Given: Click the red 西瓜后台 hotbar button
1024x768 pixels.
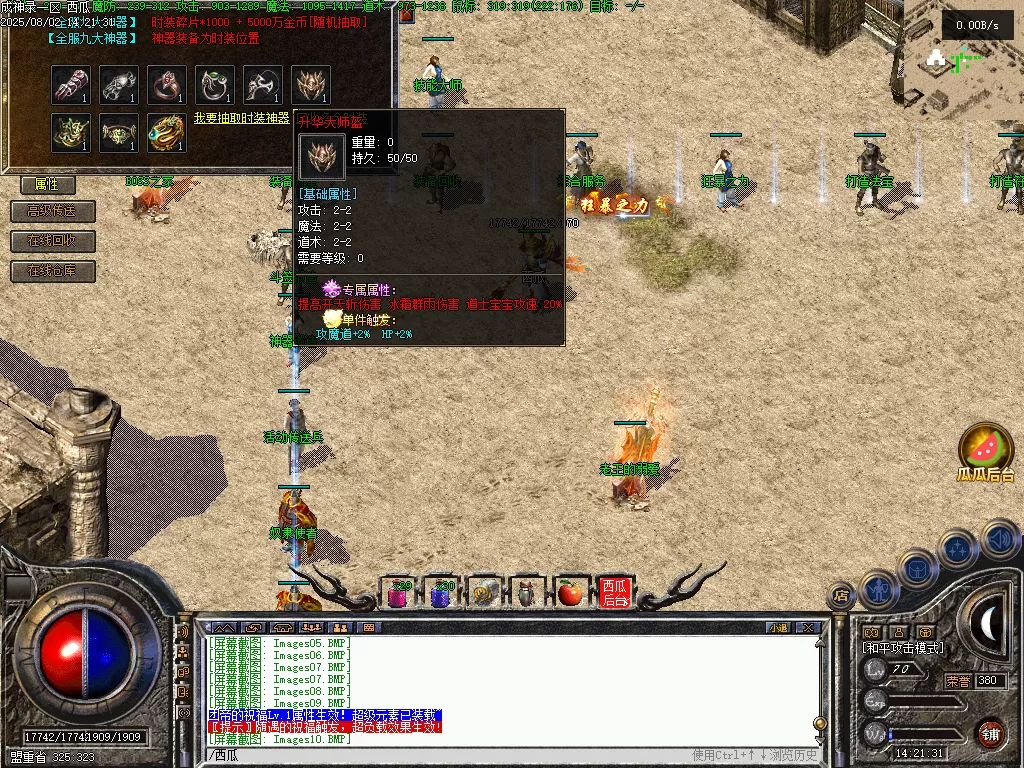Looking at the screenshot, I should (613, 593).
